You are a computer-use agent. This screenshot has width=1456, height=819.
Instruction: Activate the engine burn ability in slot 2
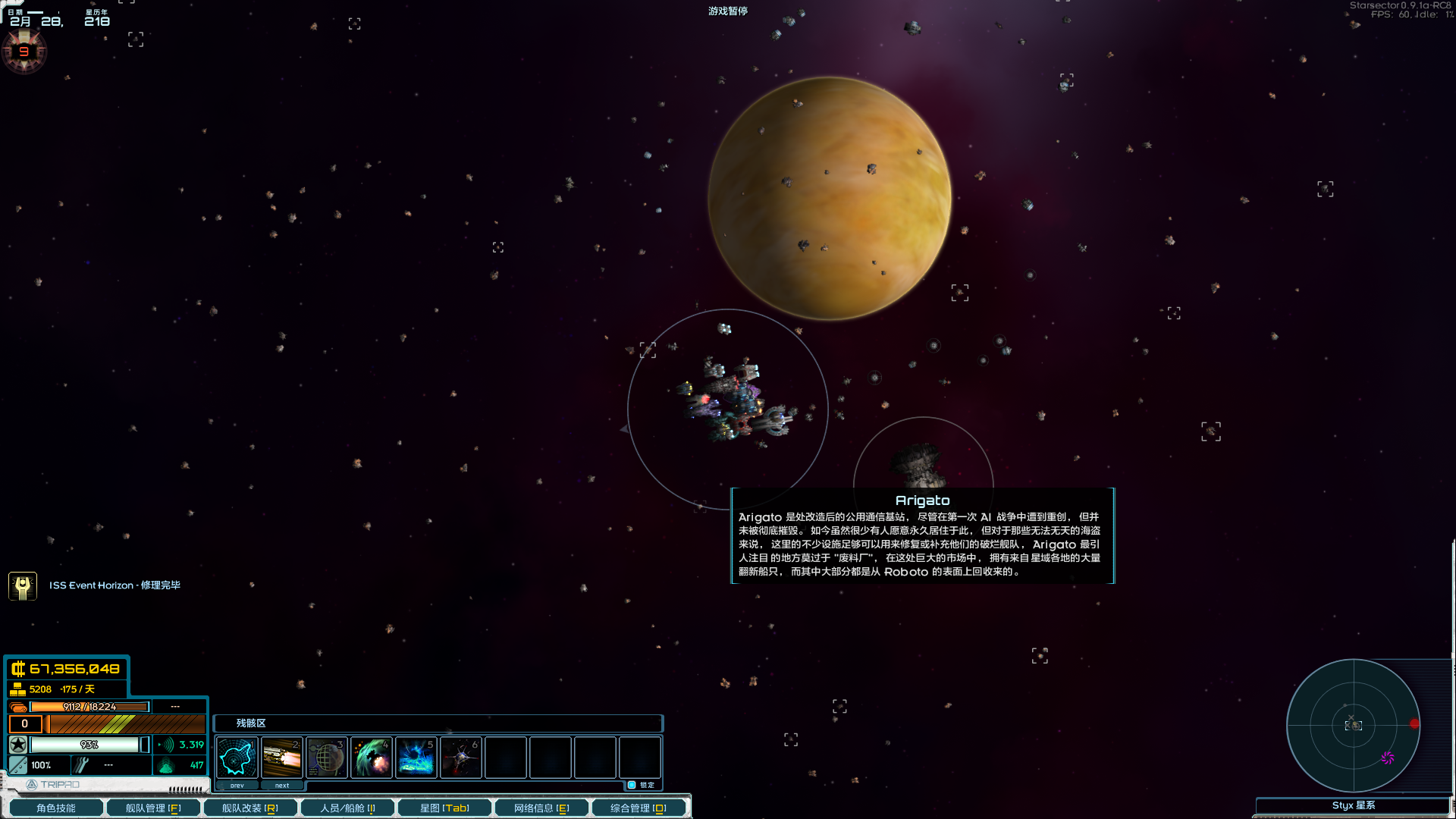point(281,757)
